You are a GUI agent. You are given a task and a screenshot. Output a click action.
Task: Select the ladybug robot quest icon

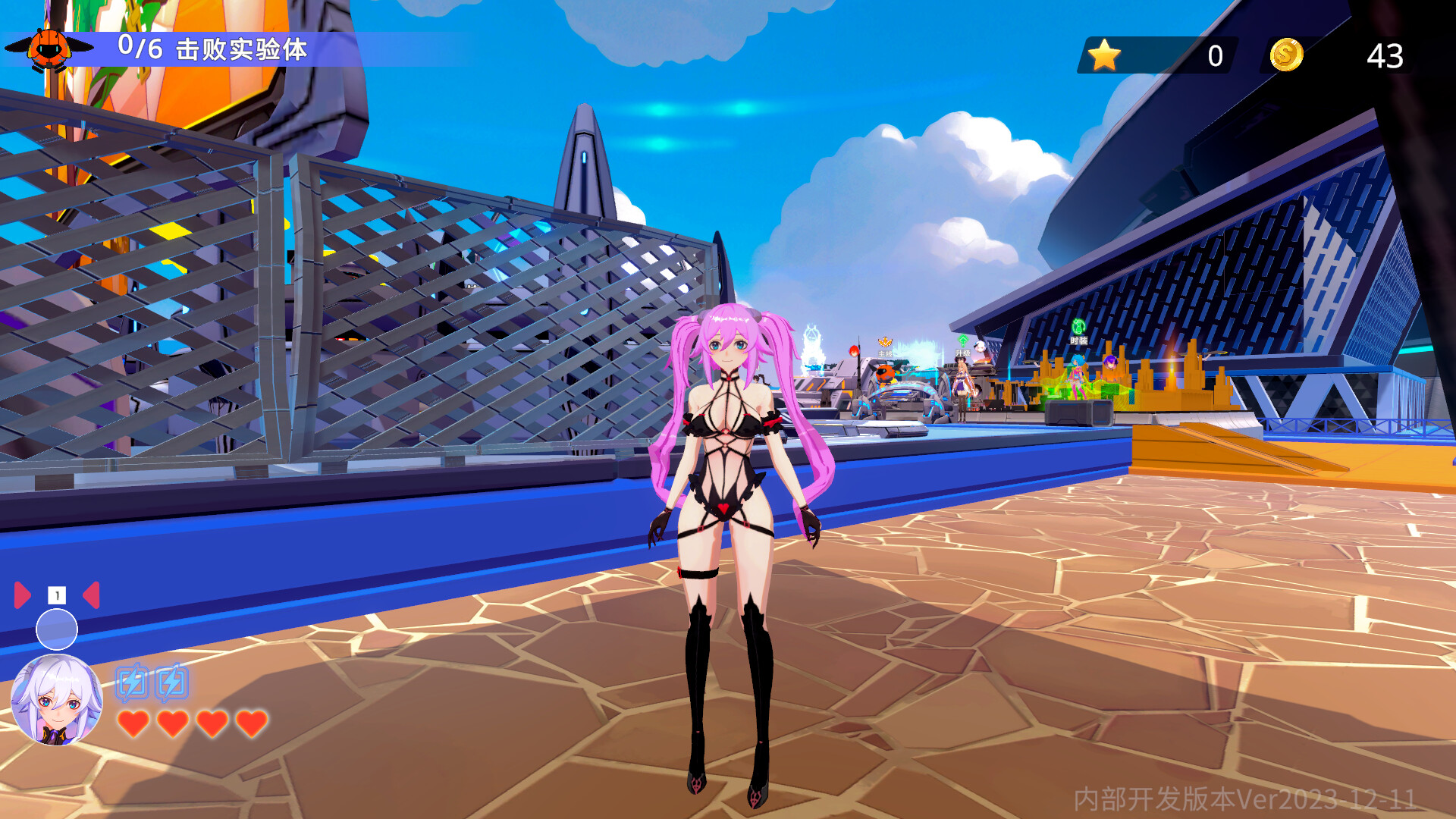coord(47,49)
